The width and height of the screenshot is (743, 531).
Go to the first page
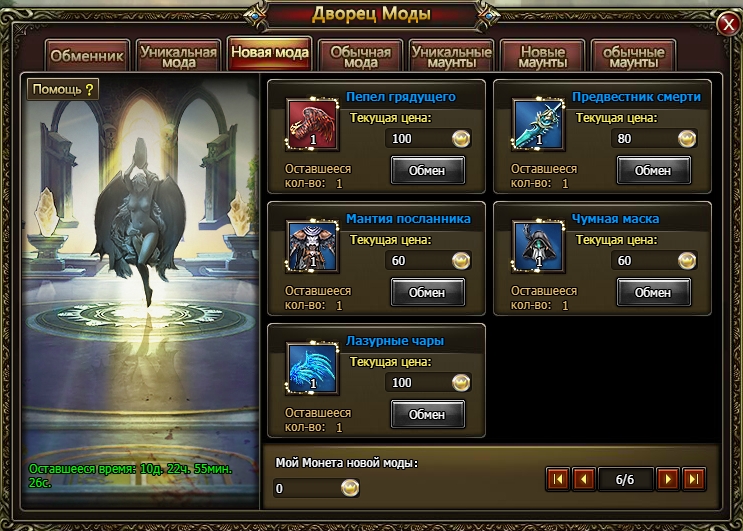[558, 479]
